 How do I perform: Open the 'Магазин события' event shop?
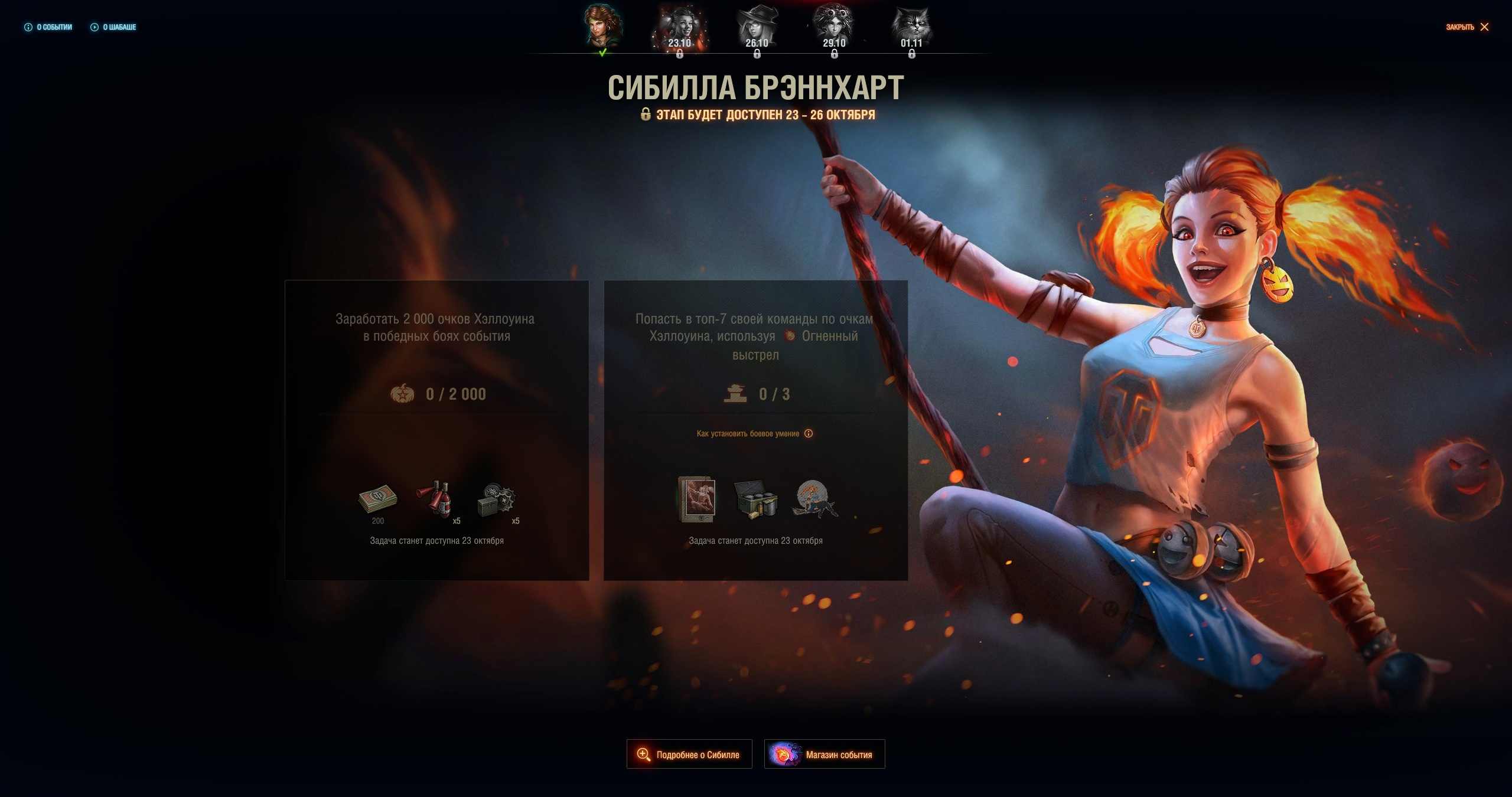click(825, 754)
